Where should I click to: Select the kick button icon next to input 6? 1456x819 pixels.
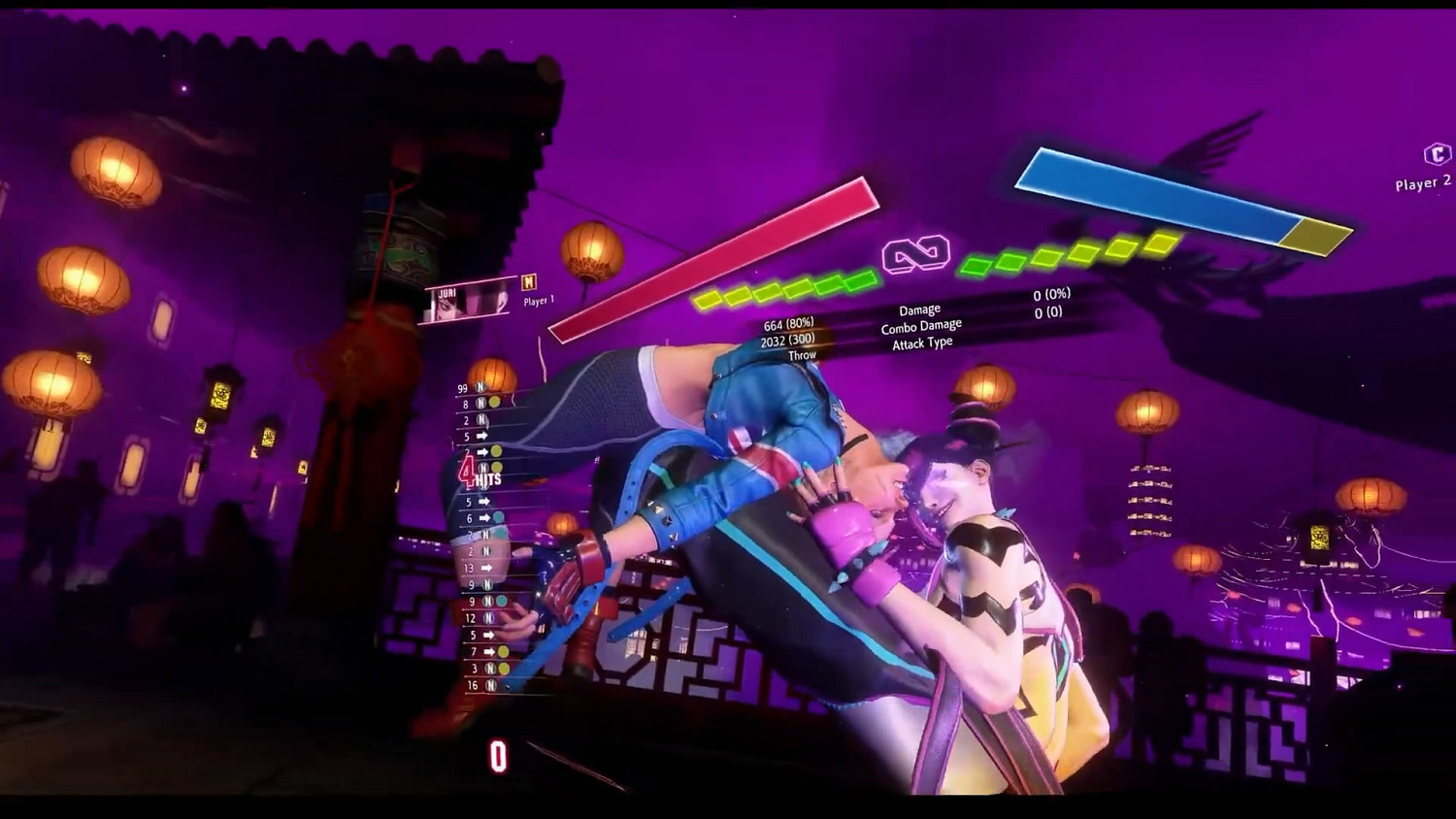[x=498, y=515]
